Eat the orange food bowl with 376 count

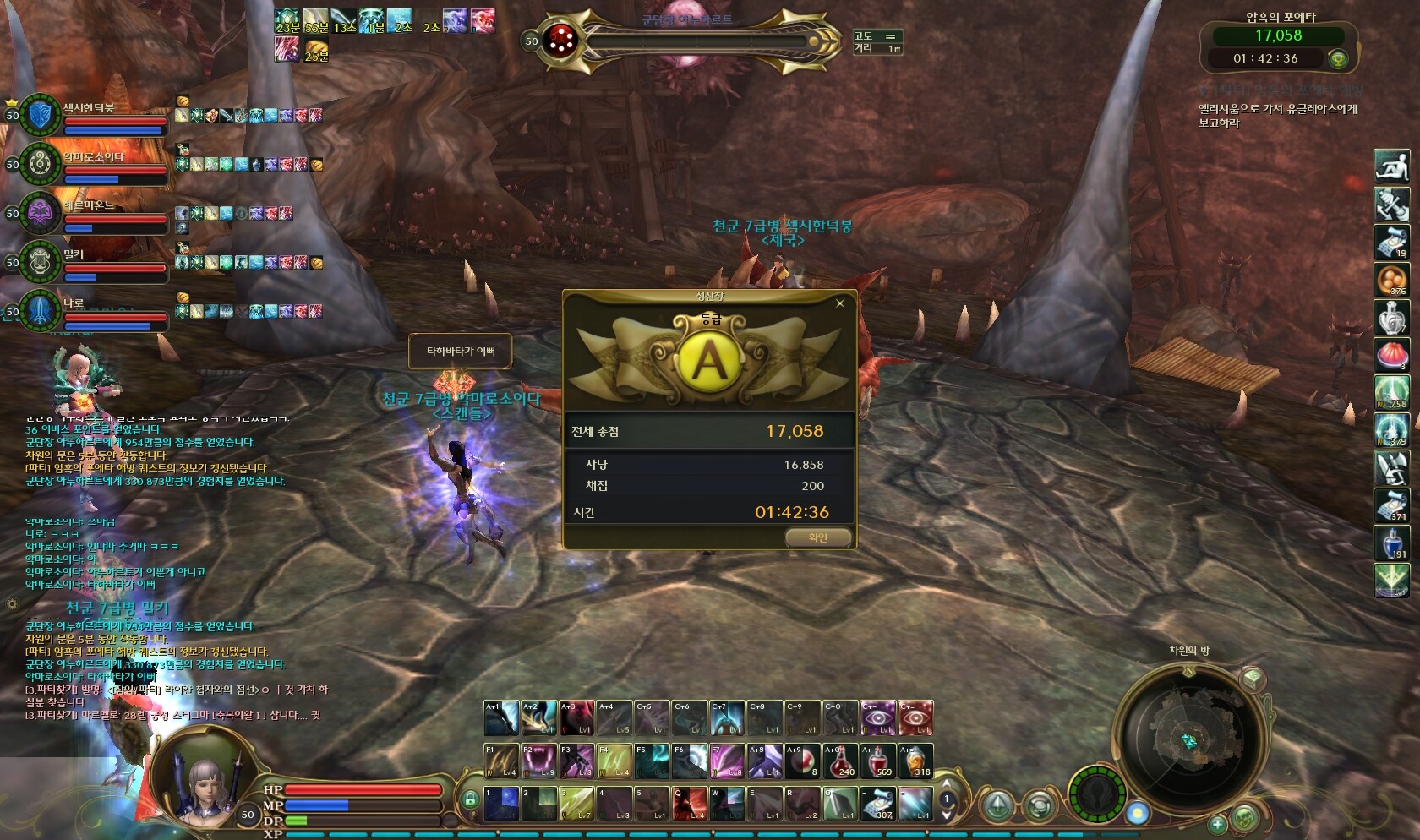(1391, 280)
